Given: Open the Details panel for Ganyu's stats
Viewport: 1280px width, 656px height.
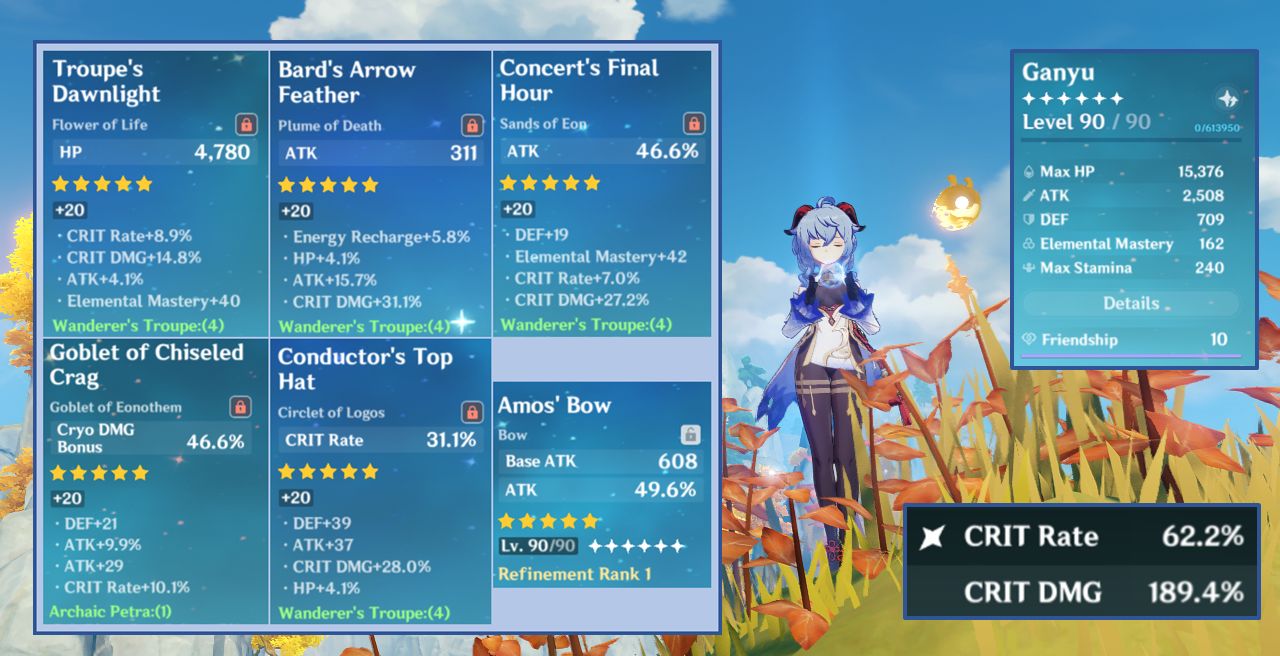Looking at the screenshot, I should click(1131, 303).
